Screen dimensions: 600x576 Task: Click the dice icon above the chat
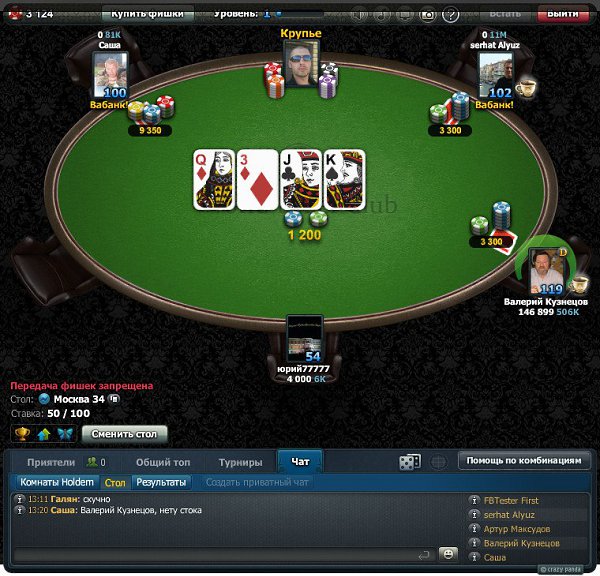point(410,462)
